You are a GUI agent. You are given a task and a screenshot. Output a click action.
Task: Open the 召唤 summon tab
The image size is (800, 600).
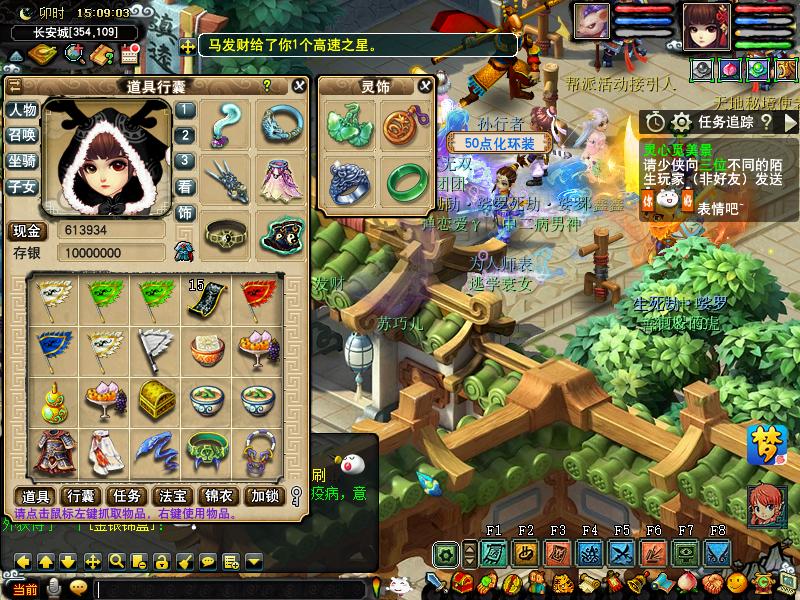tap(21, 135)
